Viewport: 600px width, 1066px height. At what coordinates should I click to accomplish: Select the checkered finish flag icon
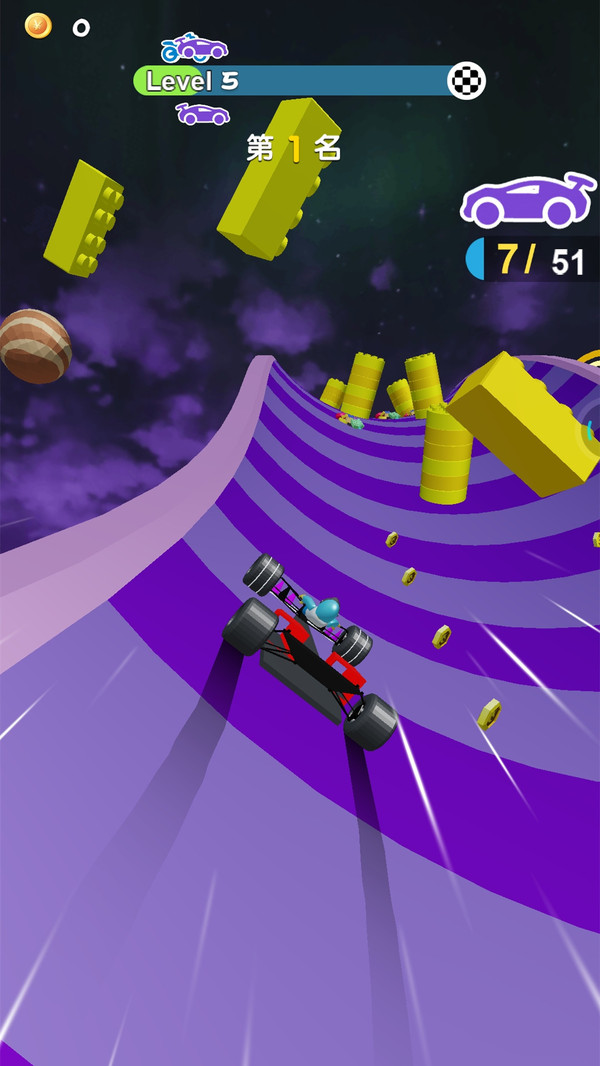tap(466, 81)
